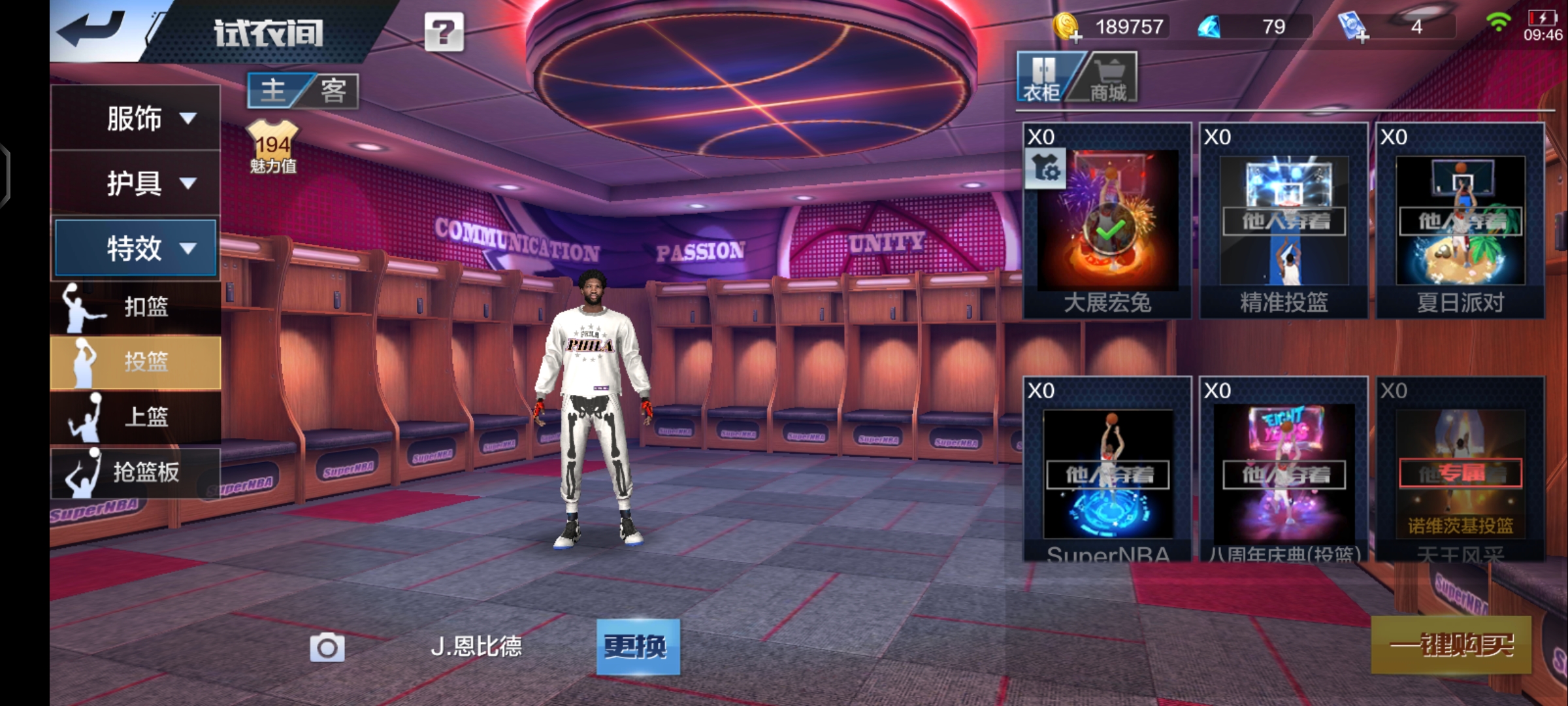Open the 抢篮板 rebound effects category
1568x706 pixels.
135,471
